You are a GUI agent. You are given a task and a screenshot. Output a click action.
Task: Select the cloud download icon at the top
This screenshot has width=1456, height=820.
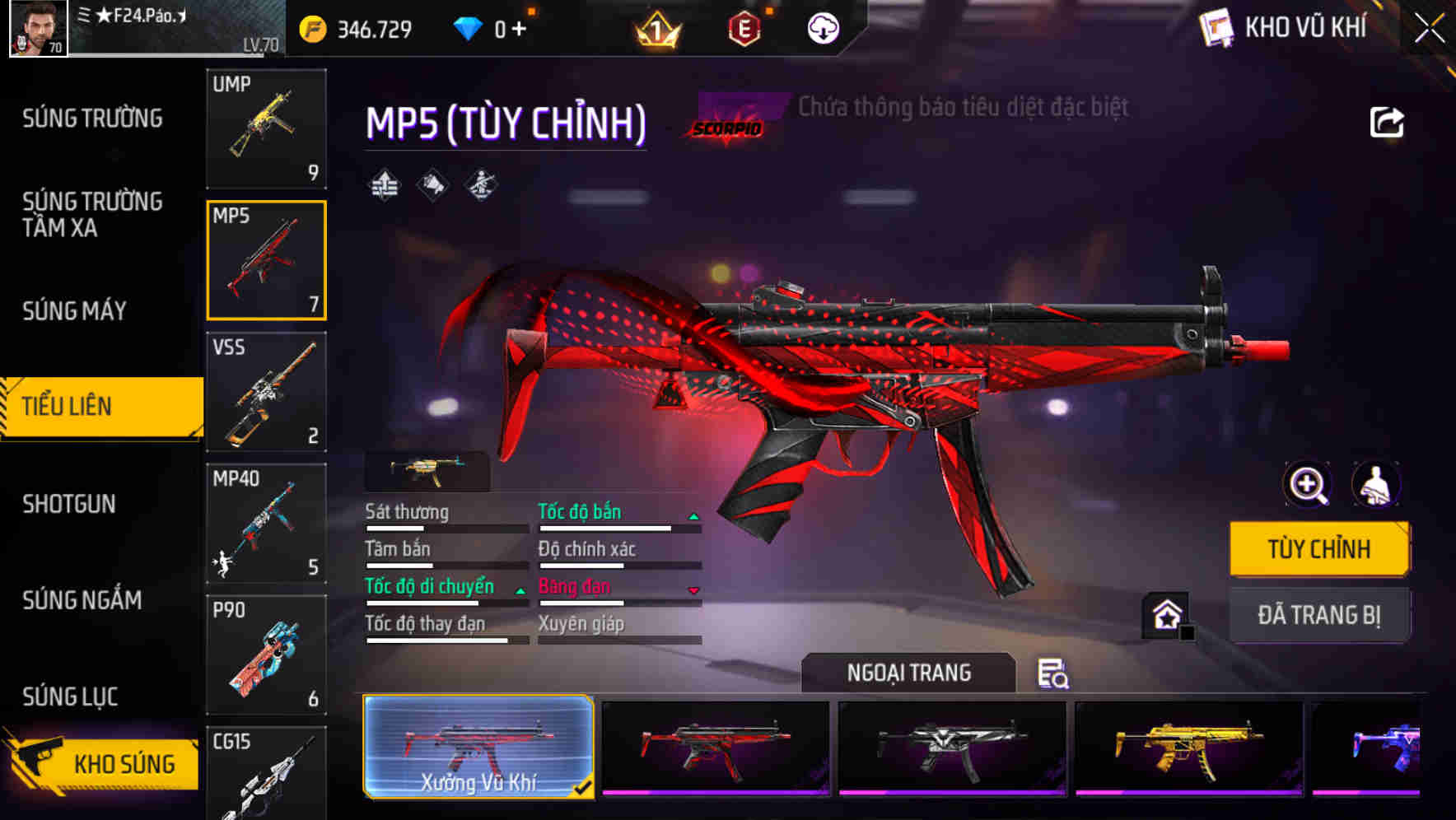(821, 26)
